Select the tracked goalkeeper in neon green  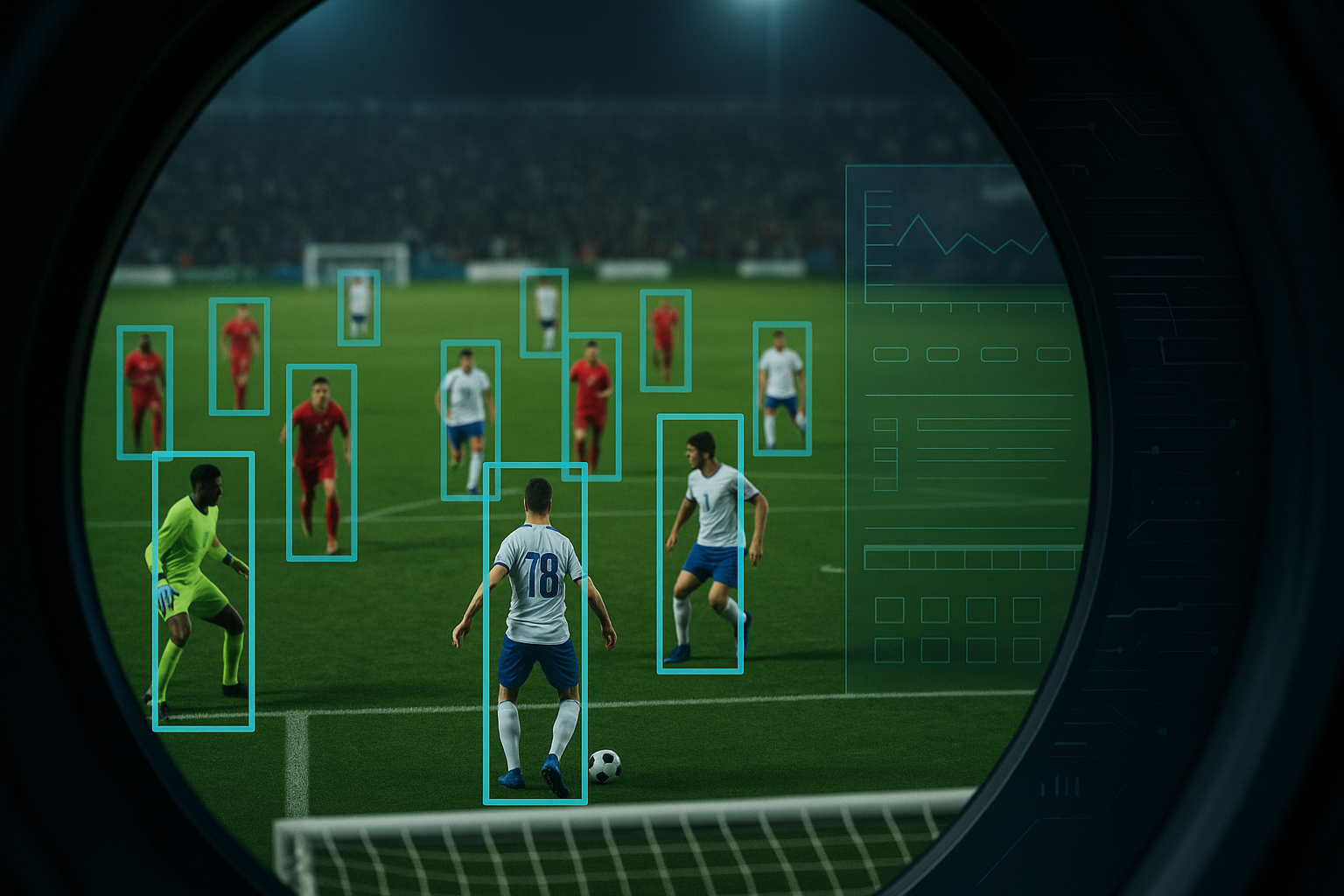point(203,591)
